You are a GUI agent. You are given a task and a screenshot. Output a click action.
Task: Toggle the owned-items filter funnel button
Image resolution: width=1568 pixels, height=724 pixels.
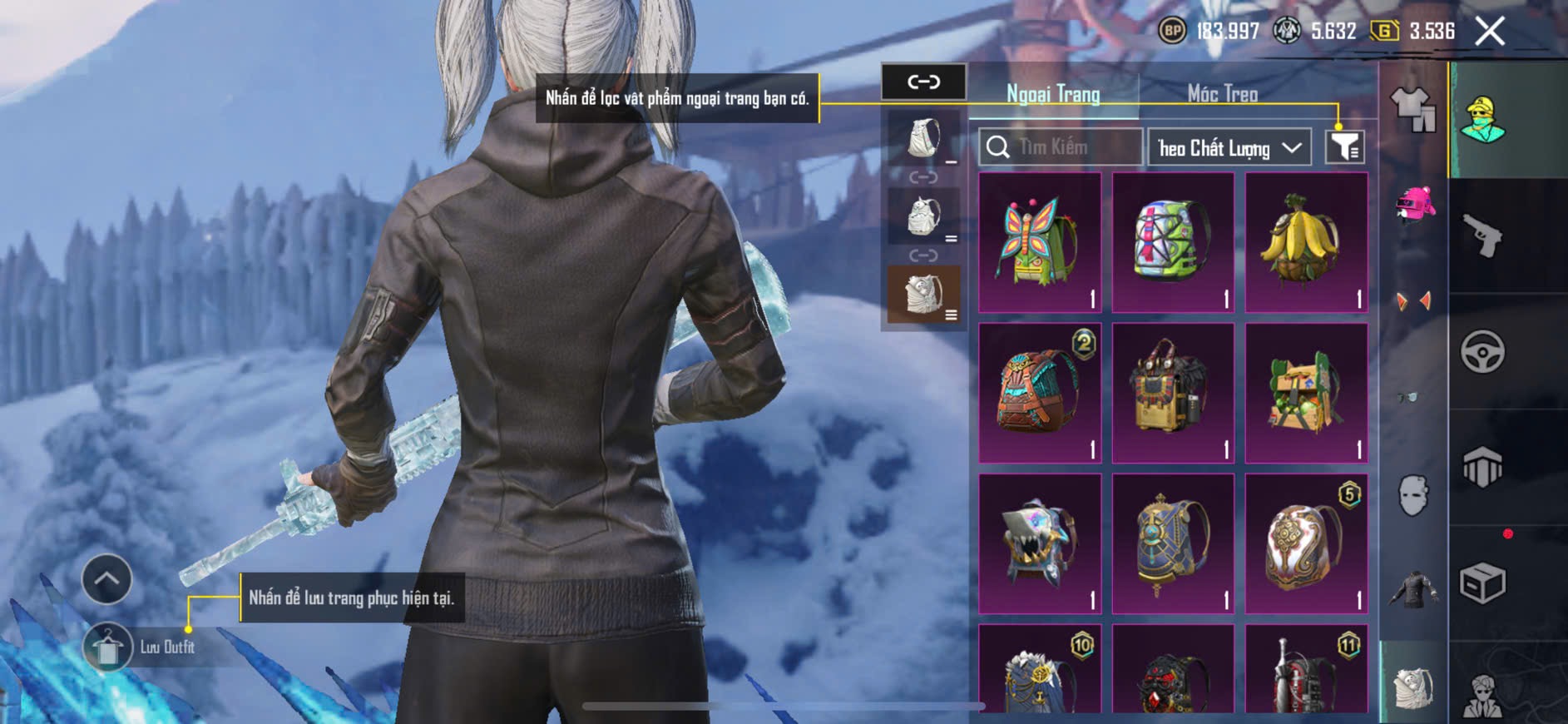1343,147
